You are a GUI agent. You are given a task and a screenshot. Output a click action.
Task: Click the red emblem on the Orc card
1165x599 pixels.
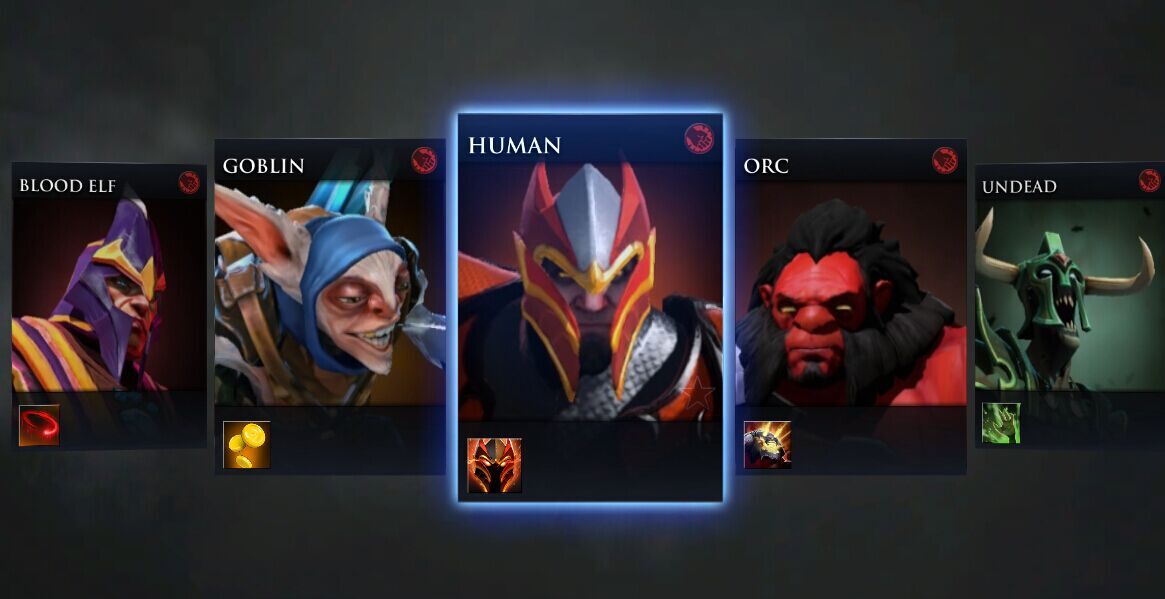(x=945, y=160)
